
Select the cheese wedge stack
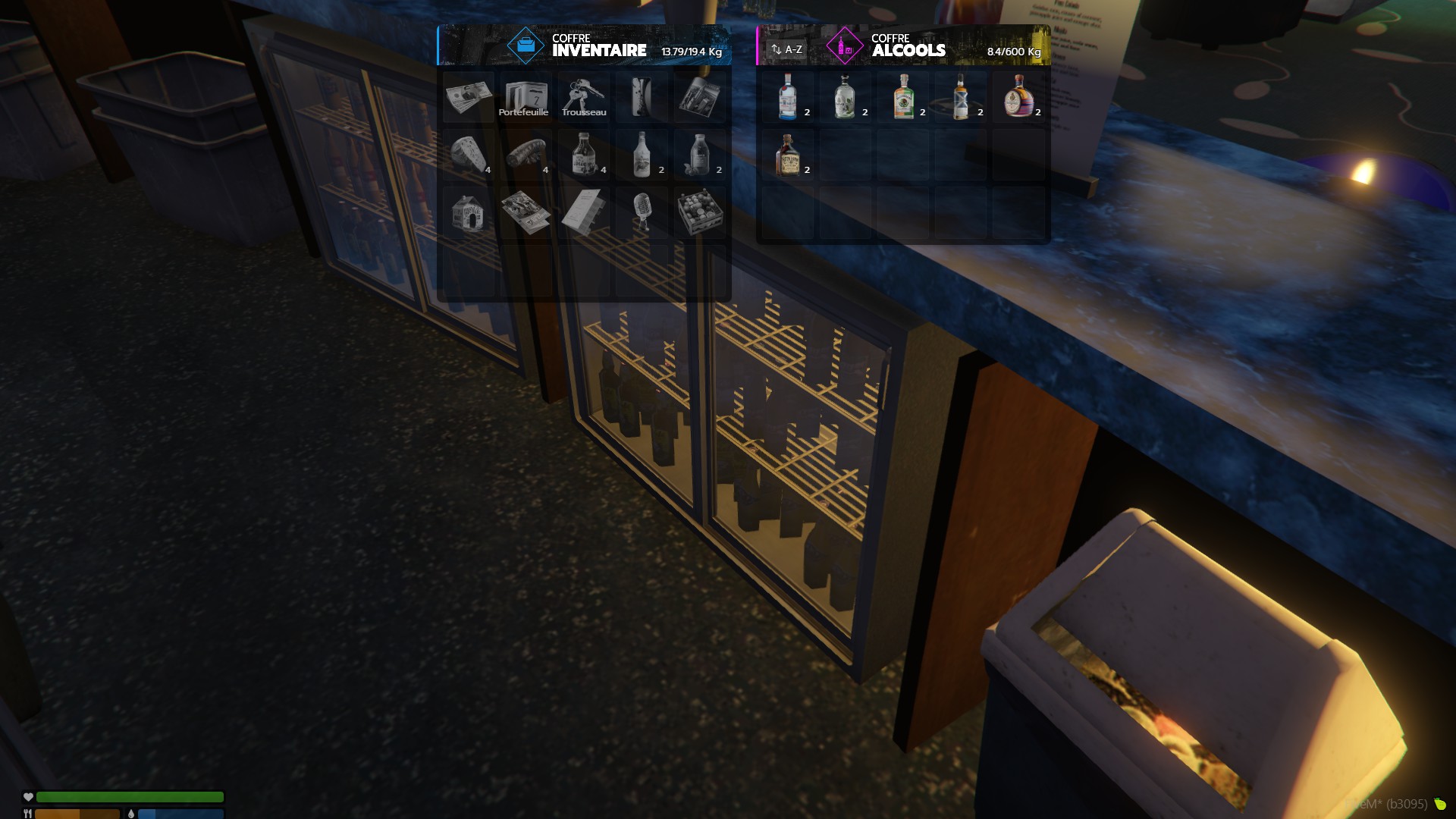pos(469,154)
